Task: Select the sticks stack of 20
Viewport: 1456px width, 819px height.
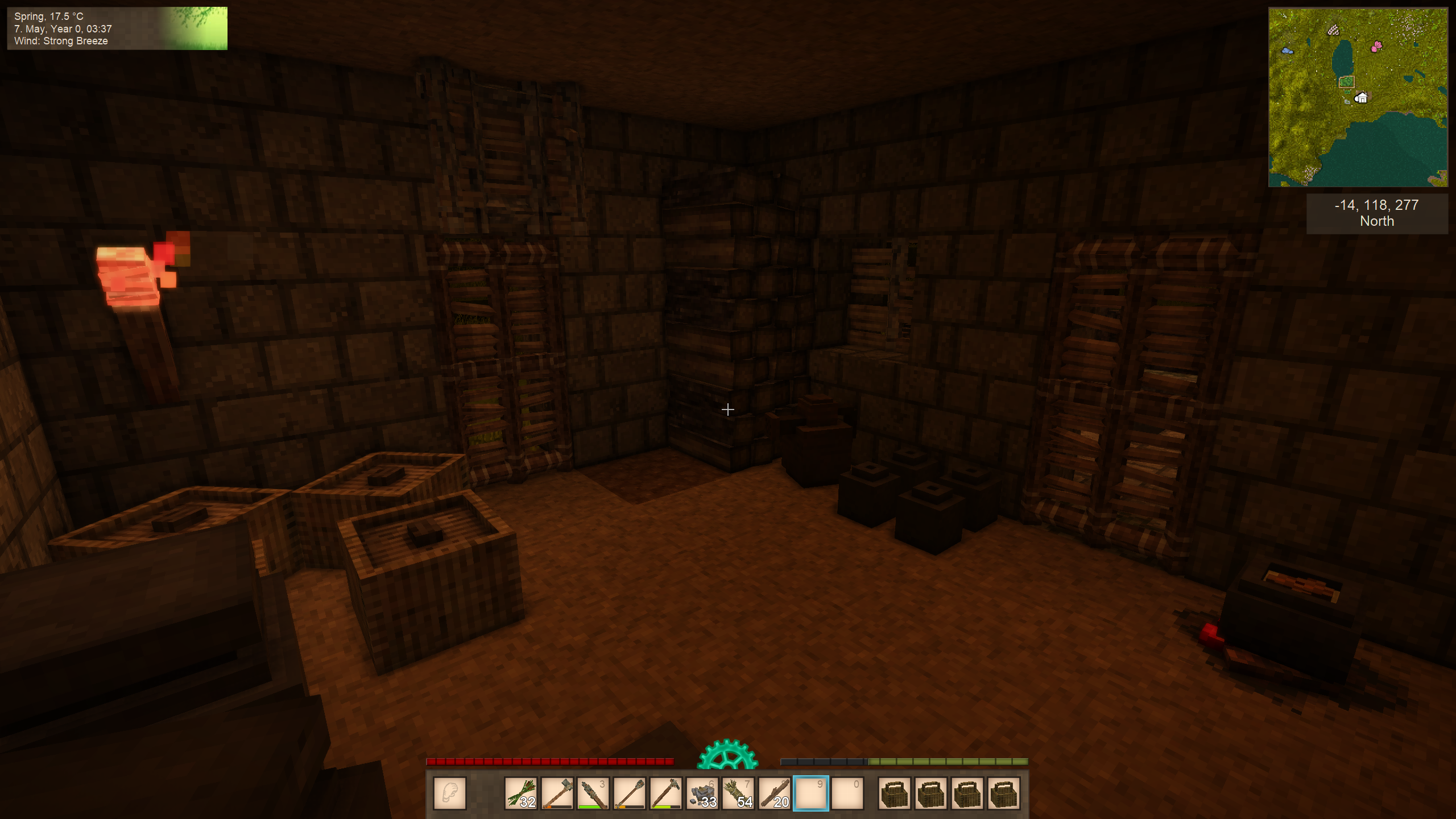Action: click(x=775, y=793)
